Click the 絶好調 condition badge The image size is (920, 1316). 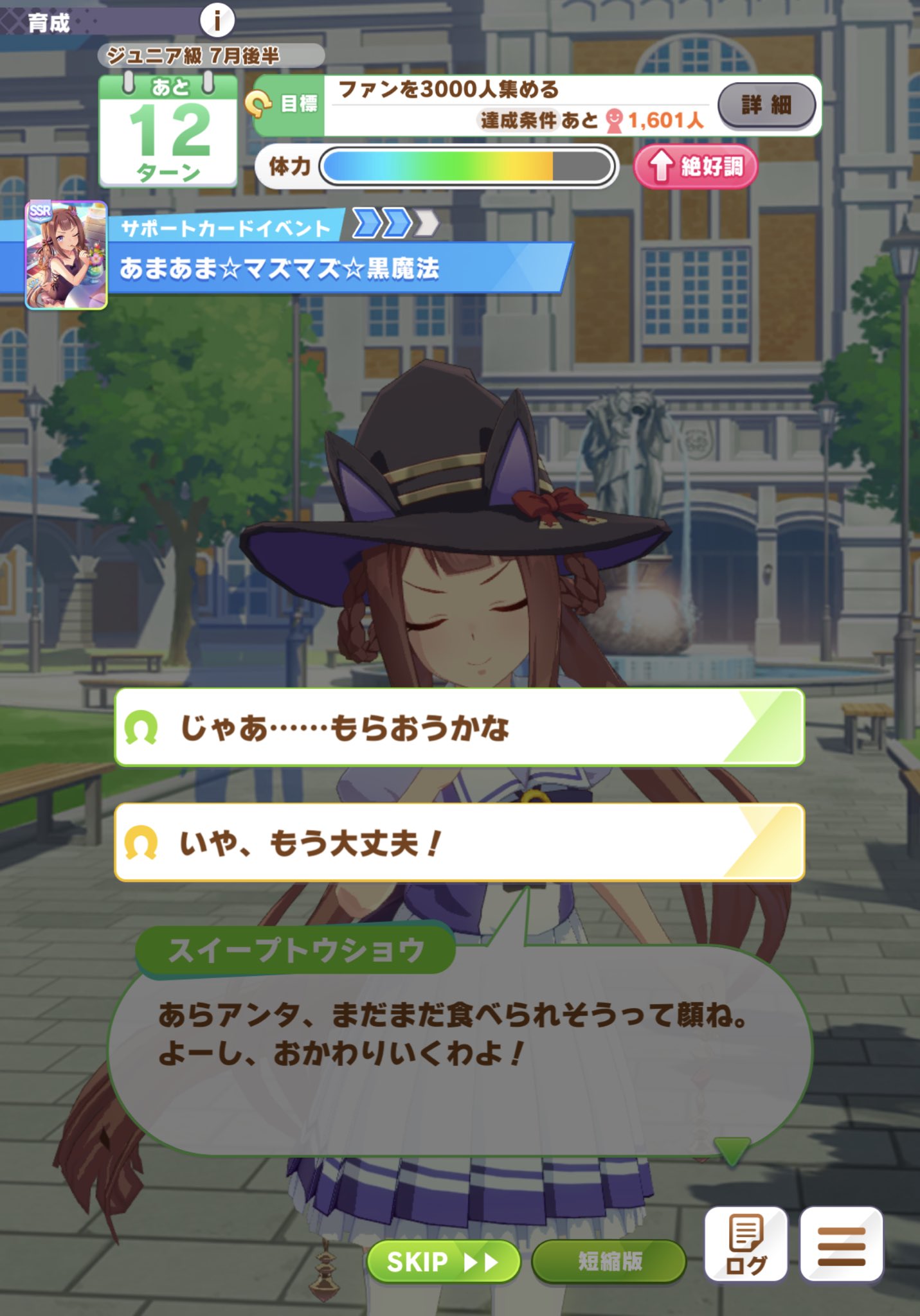coord(694,167)
